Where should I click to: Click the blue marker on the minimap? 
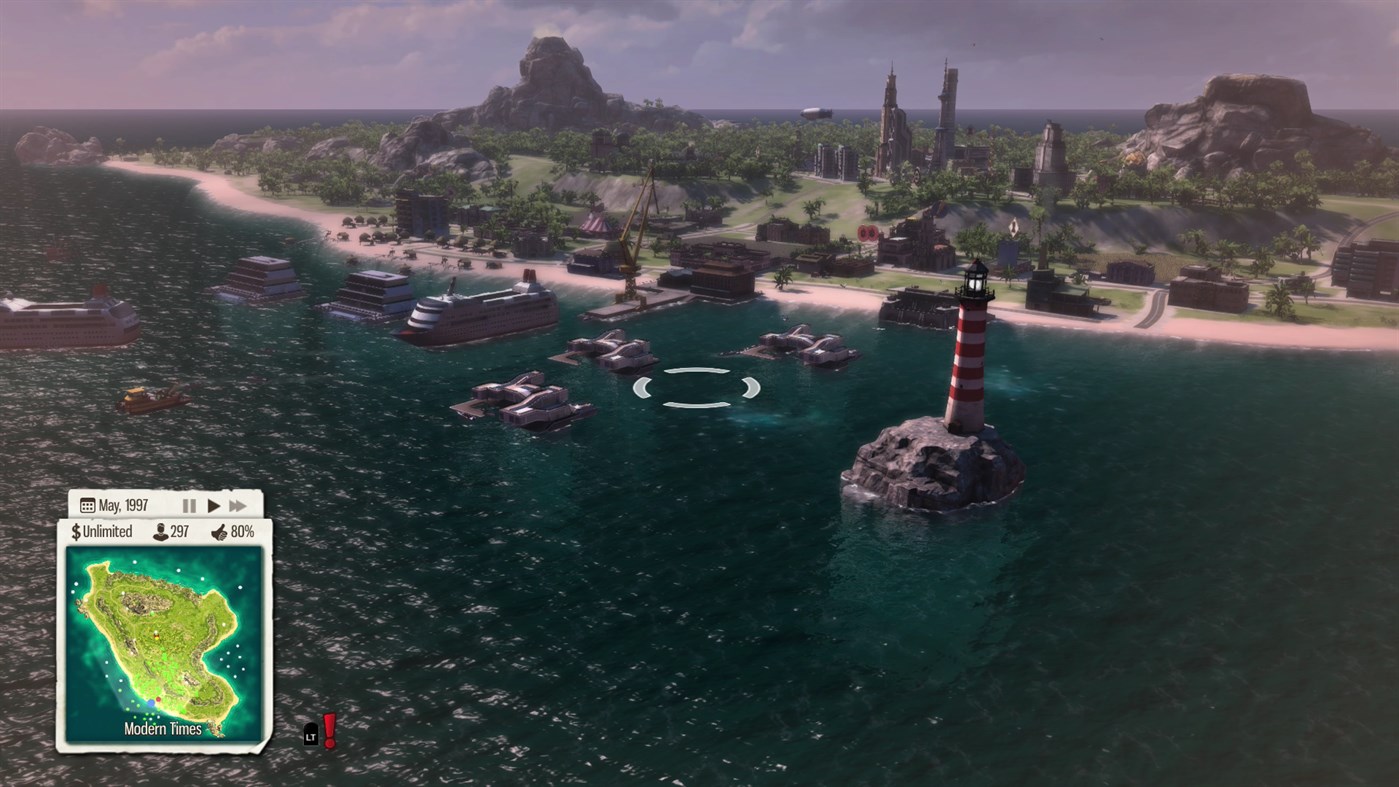pos(151,703)
